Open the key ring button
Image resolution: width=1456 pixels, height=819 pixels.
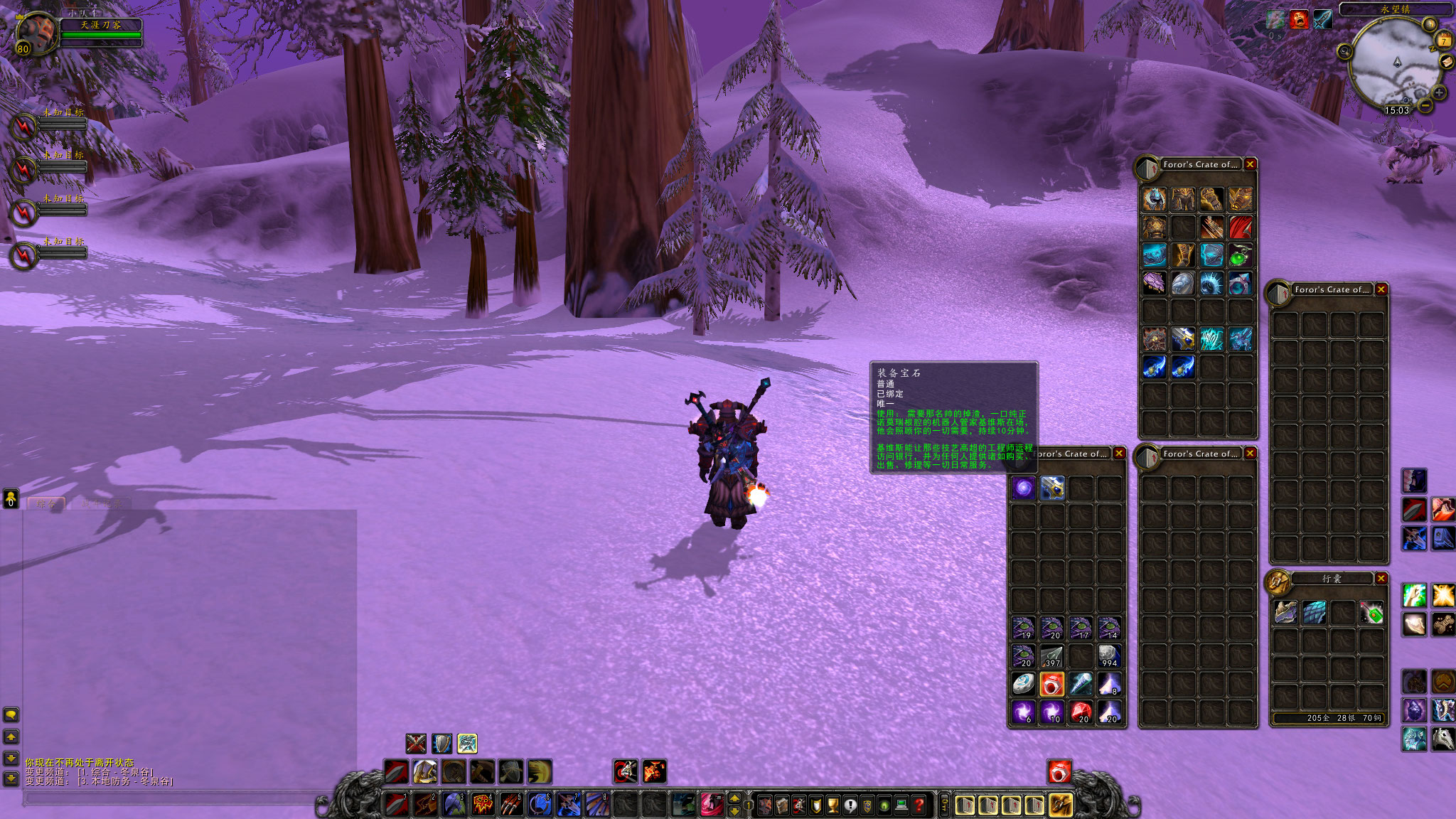coord(944,805)
